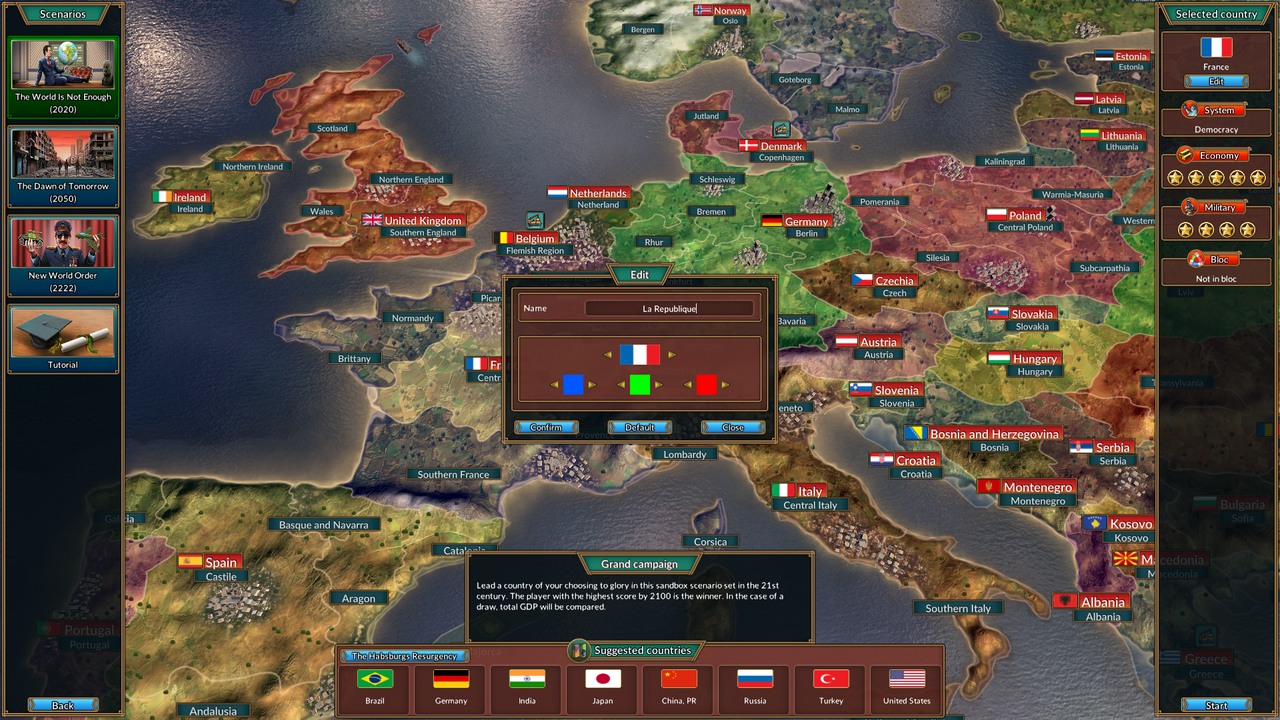Click the System Democracy icon
Screen dimensions: 1280x720
click(x=1187, y=109)
